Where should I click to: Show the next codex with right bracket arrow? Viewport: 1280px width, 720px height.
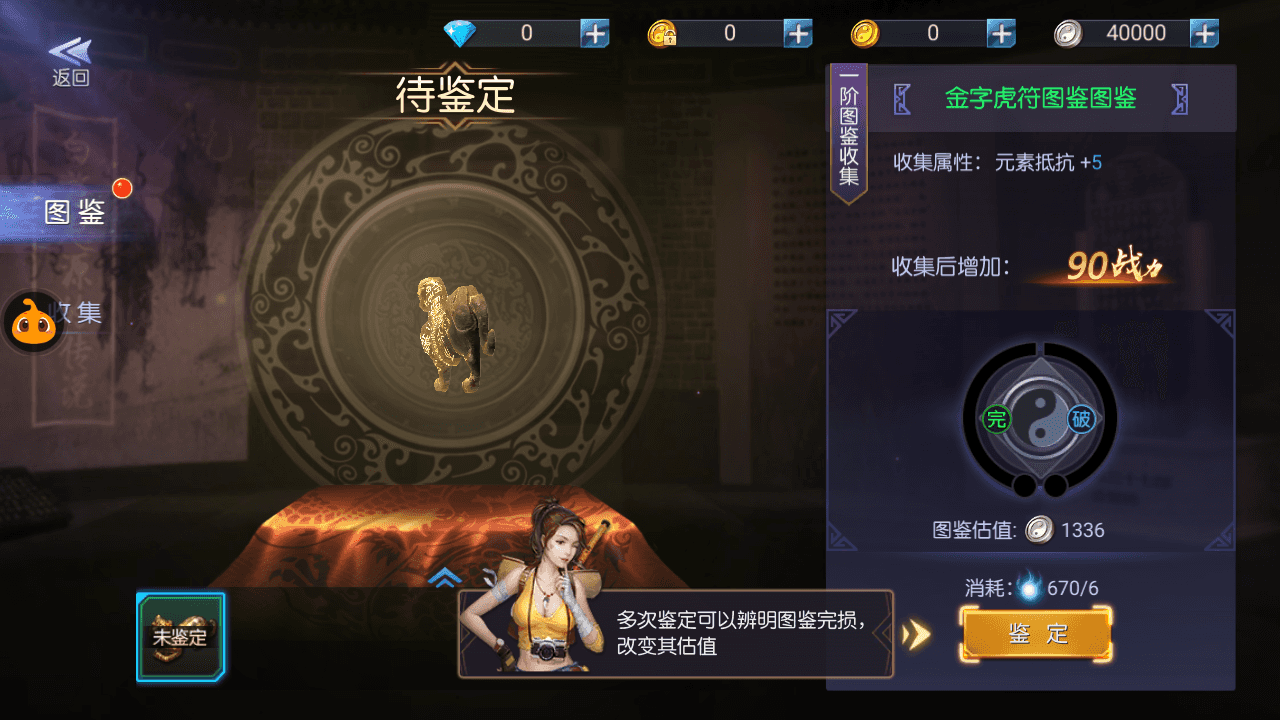point(1180,99)
